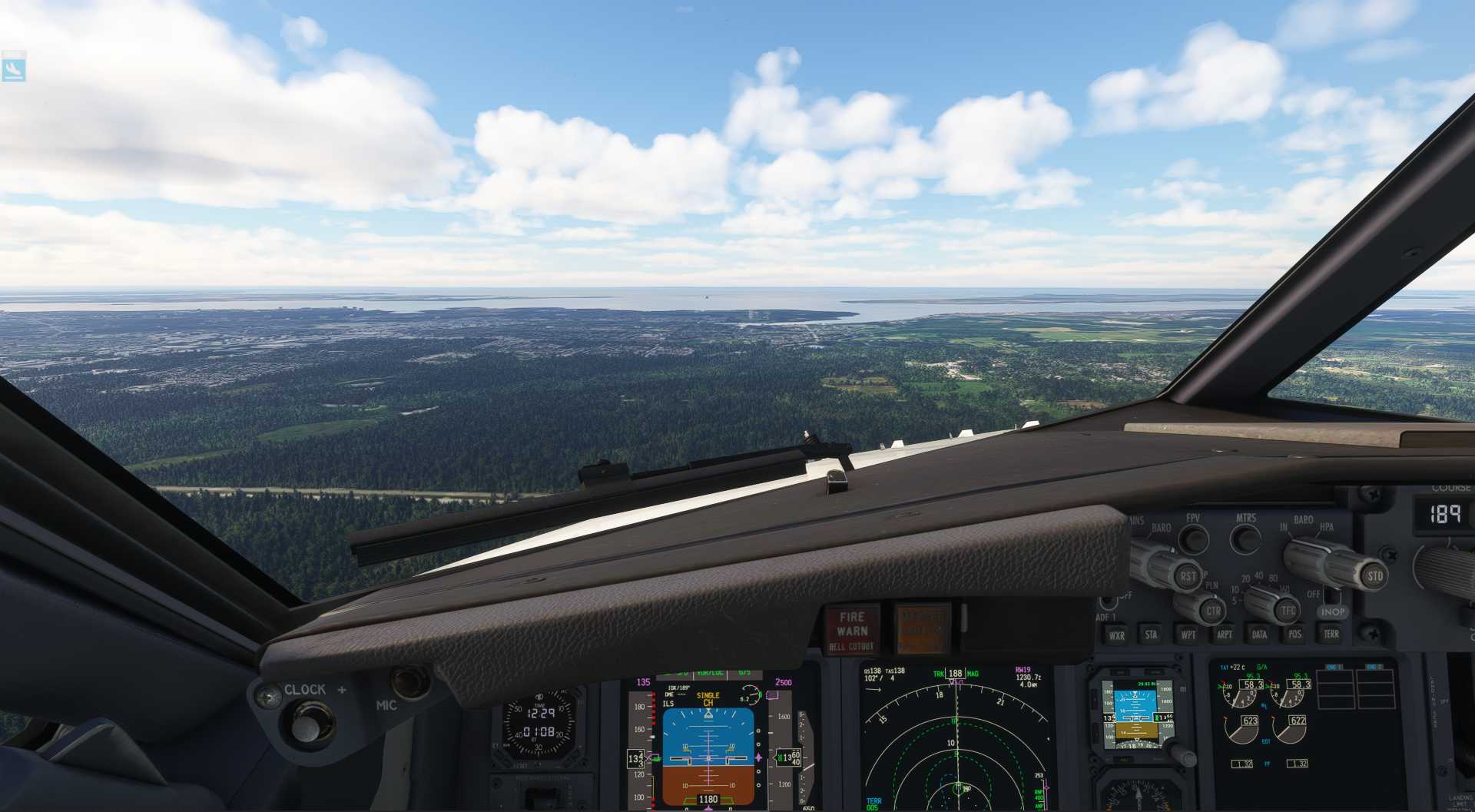The image size is (1475, 812).
Task: Toggle the FPV flight path vector button
Action: (x=1193, y=539)
